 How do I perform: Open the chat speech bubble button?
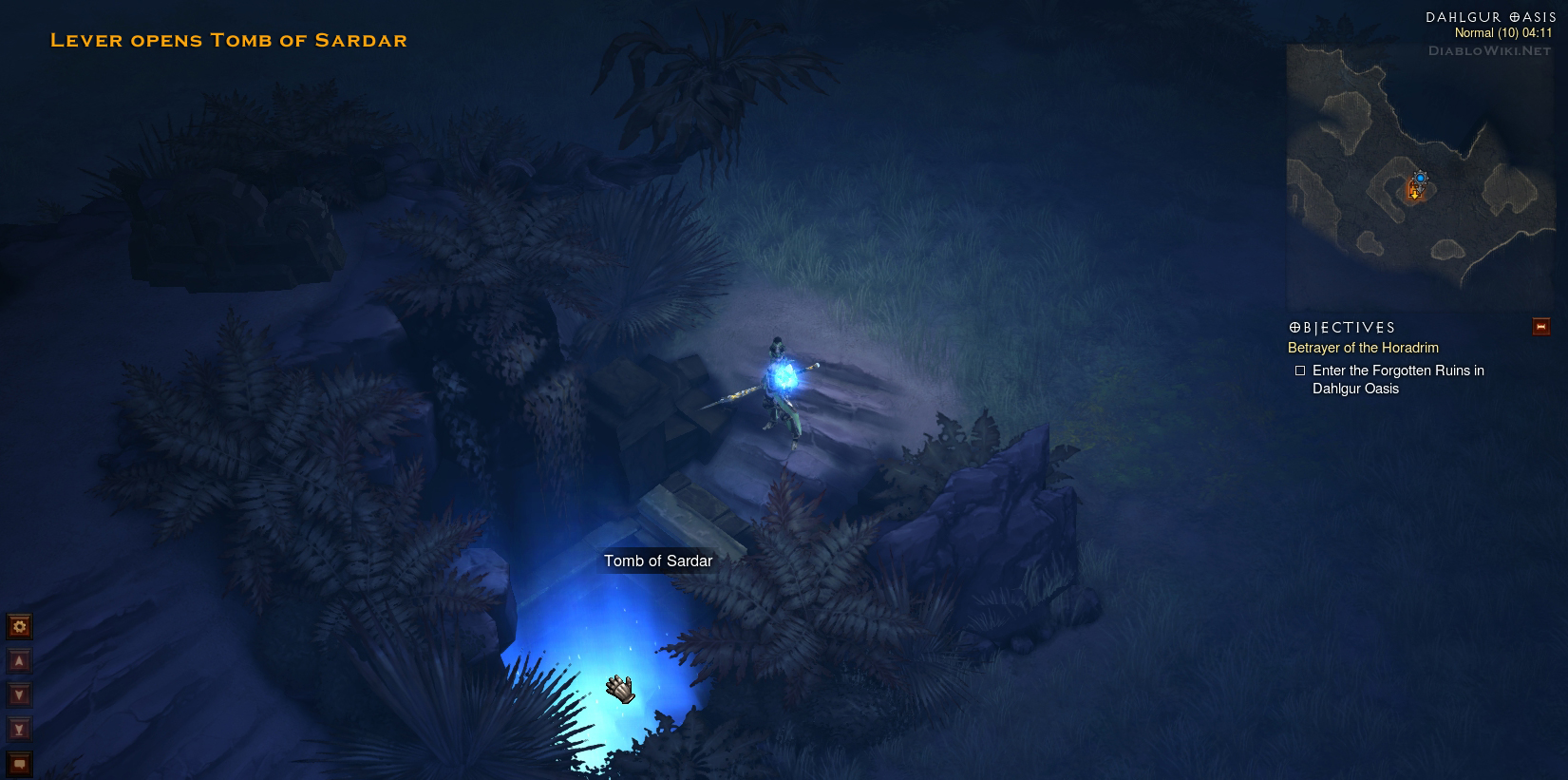tap(19, 763)
